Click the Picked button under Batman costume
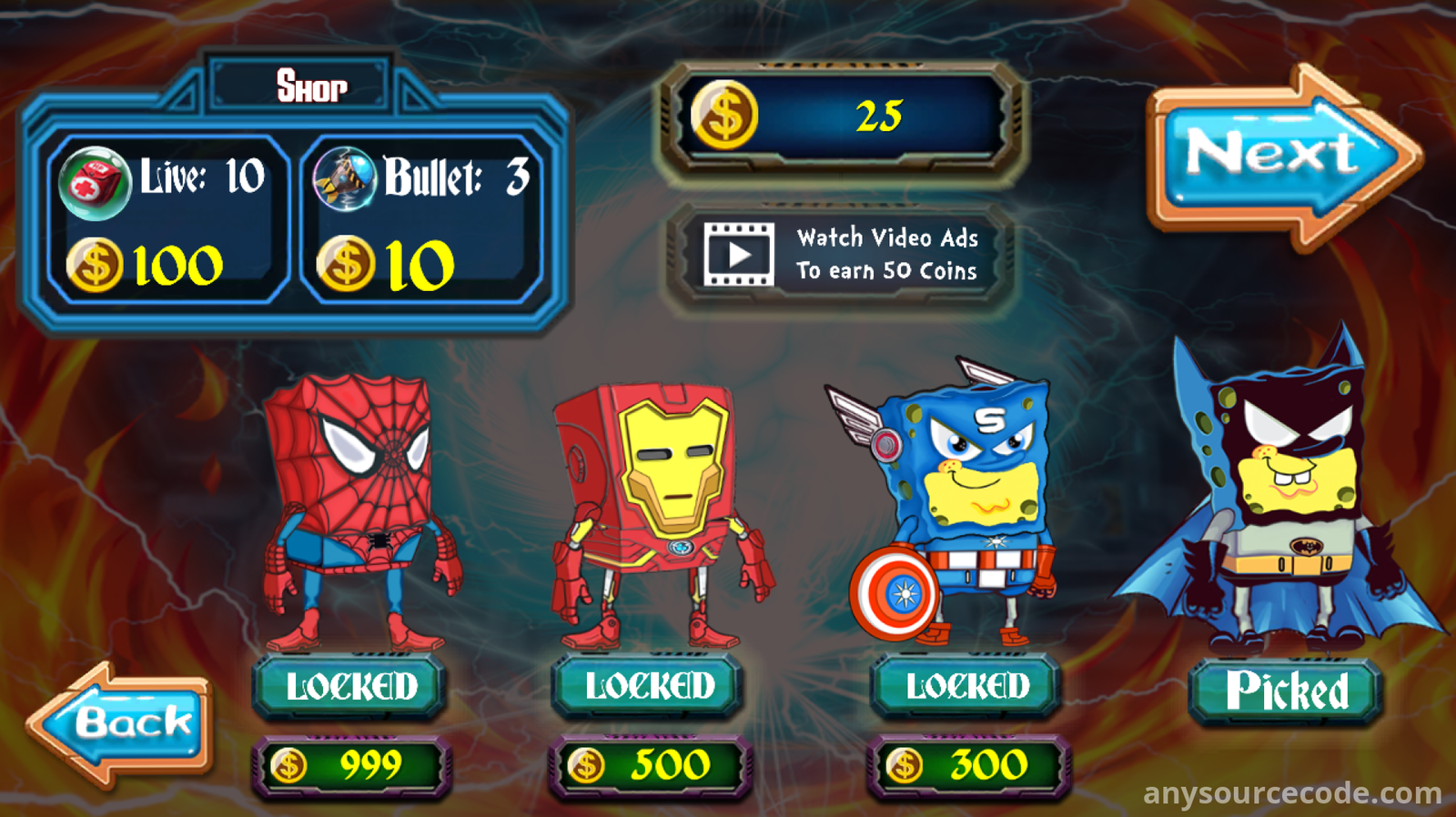Viewport: 1456px width, 817px height. coord(1285,691)
